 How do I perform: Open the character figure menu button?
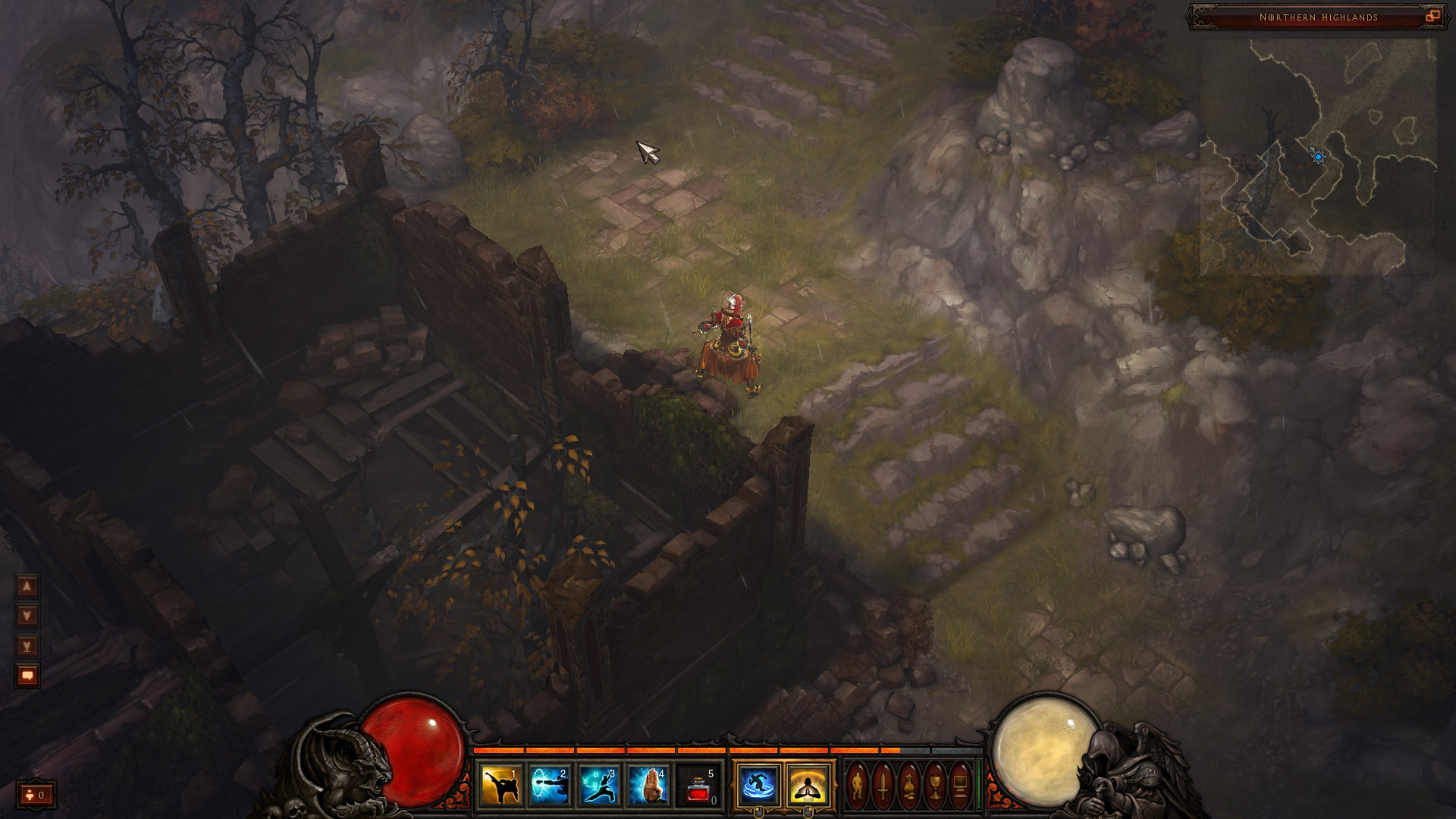tap(858, 786)
